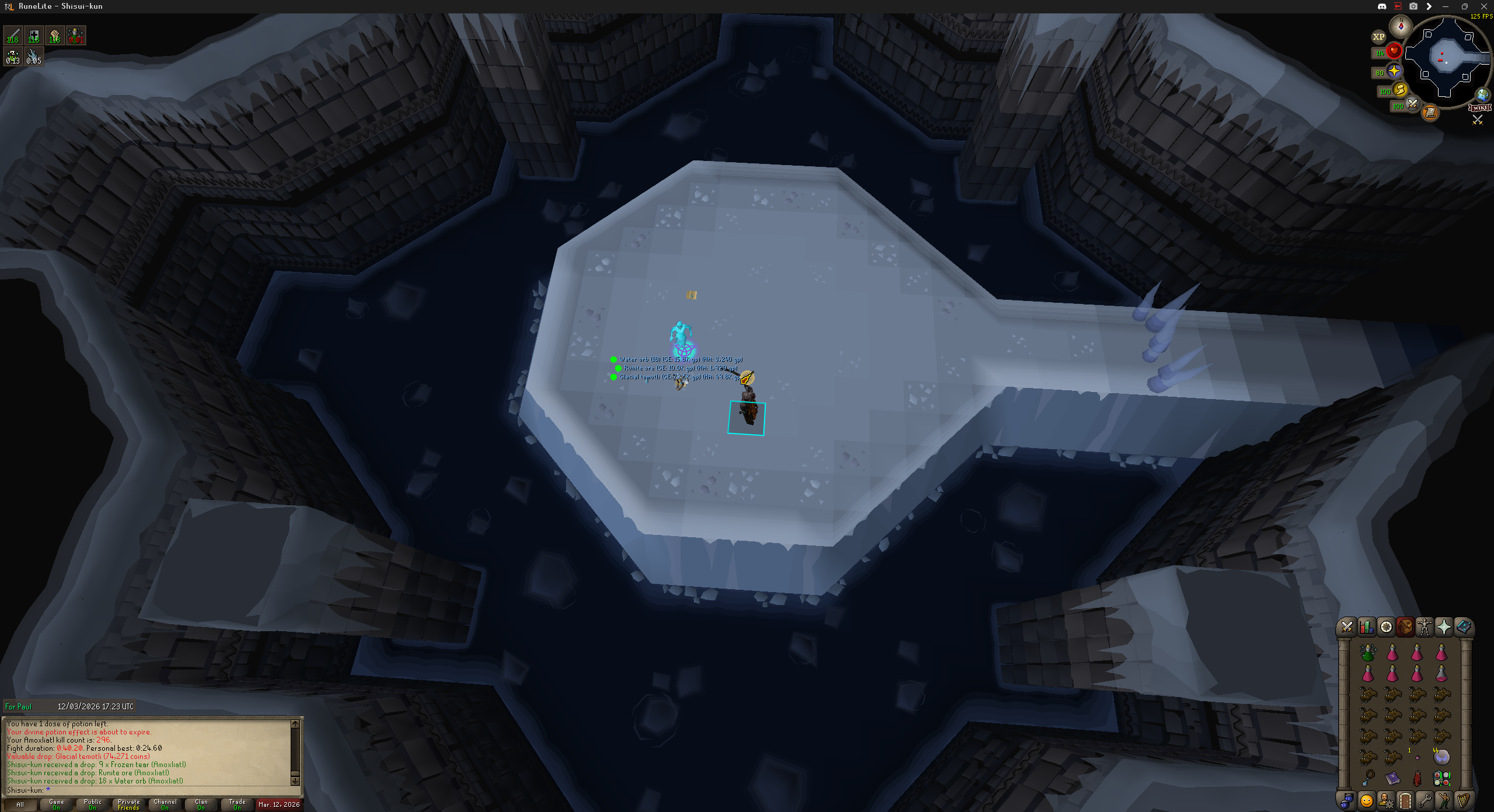Open the Worn Equipment tab

[1425, 627]
